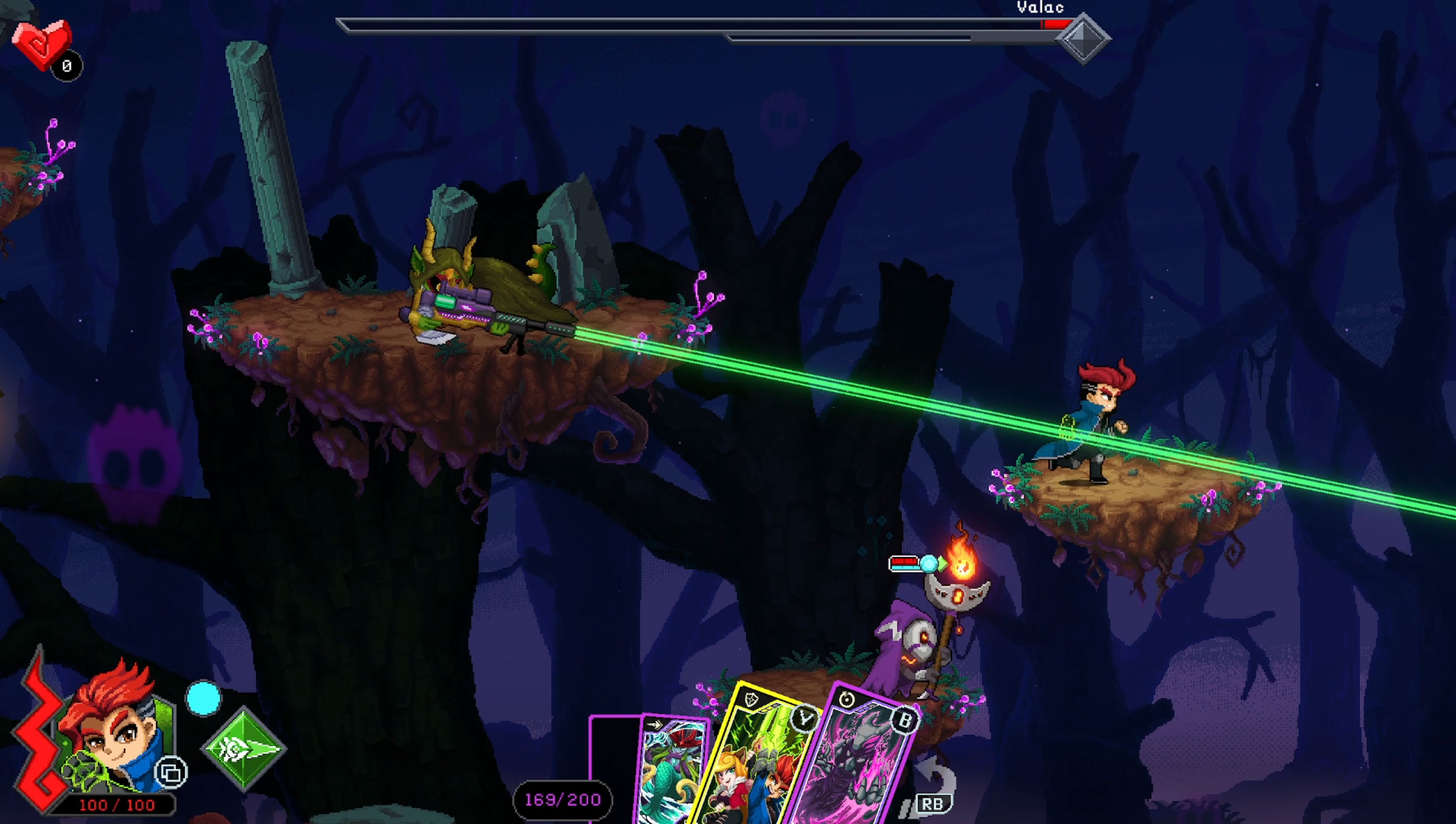Select the cyan orb energy indicator
The width and height of the screenshot is (1456, 824).
204,698
